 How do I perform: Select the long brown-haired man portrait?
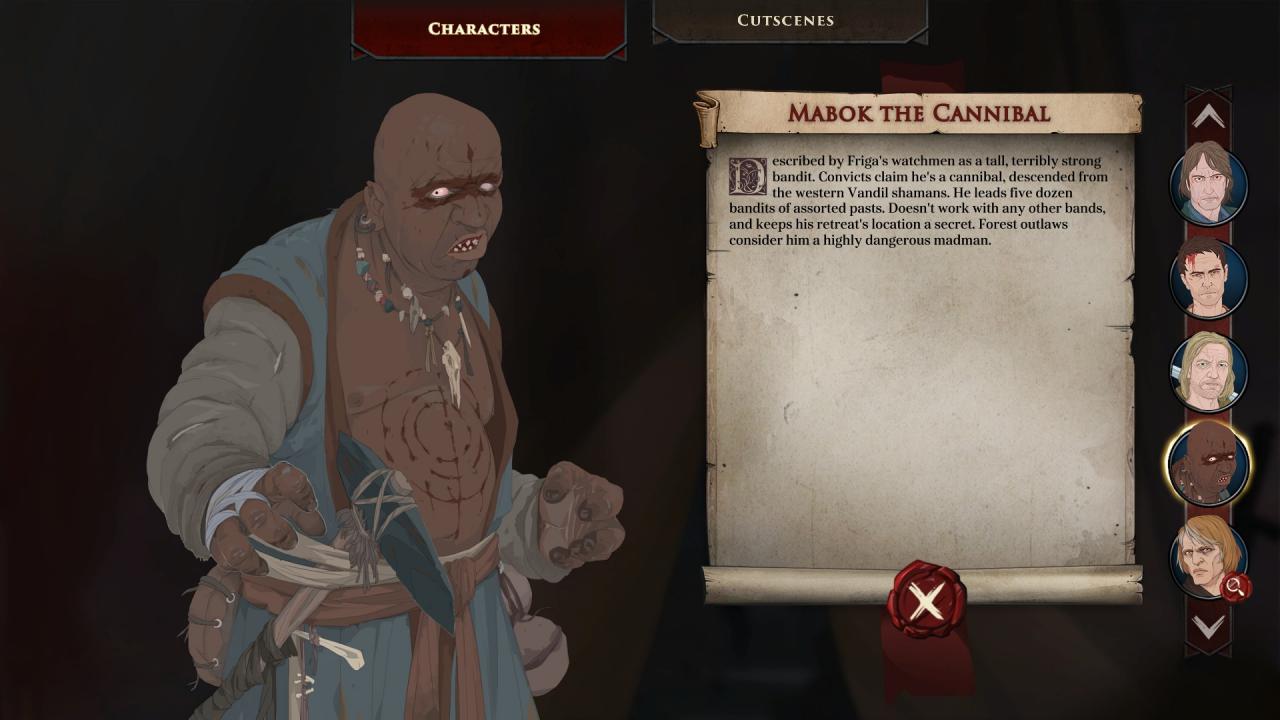tap(1208, 185)
